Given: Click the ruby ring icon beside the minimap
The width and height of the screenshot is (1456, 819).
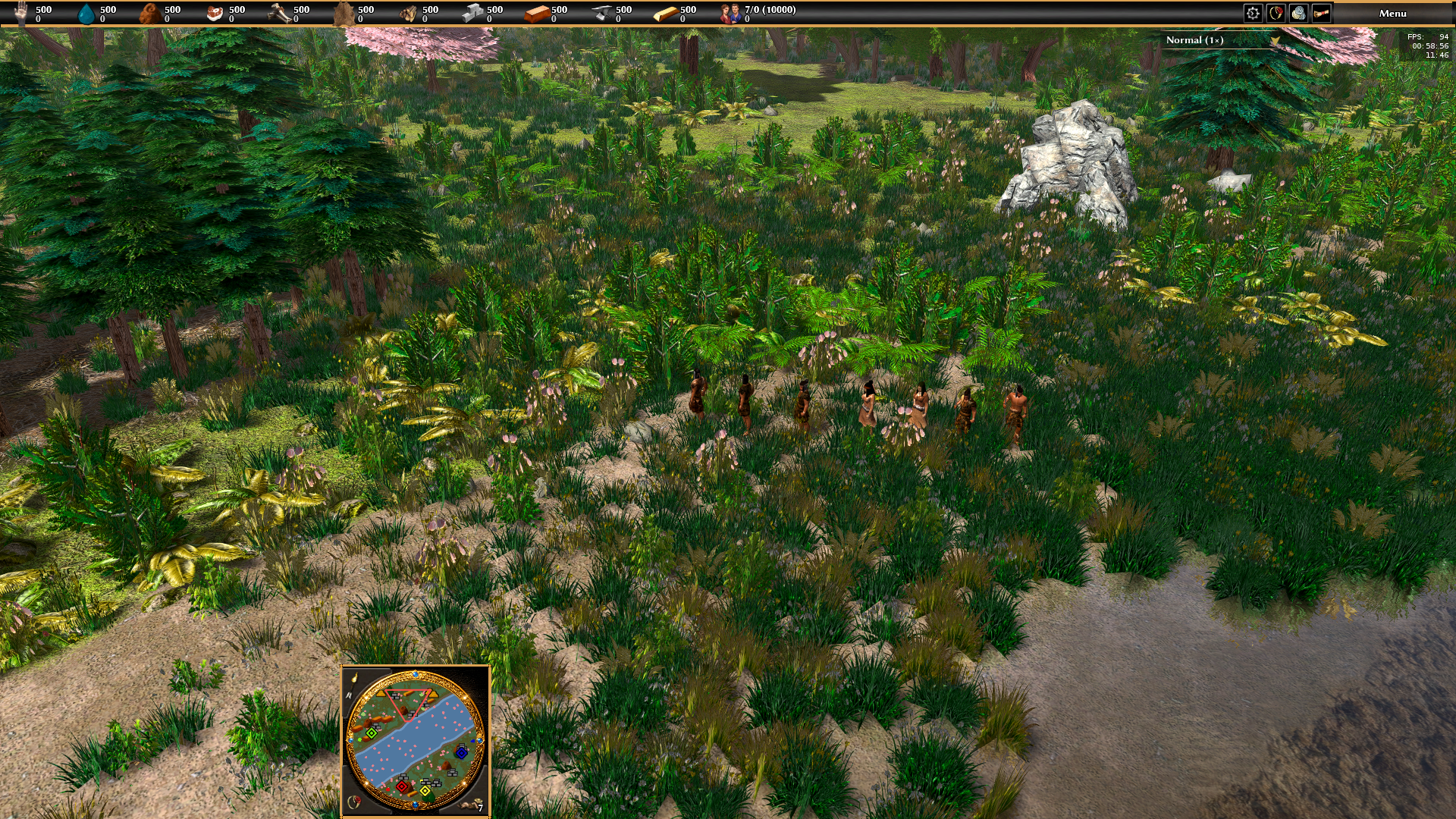Looking at the screenshot, I should (353, 802).
